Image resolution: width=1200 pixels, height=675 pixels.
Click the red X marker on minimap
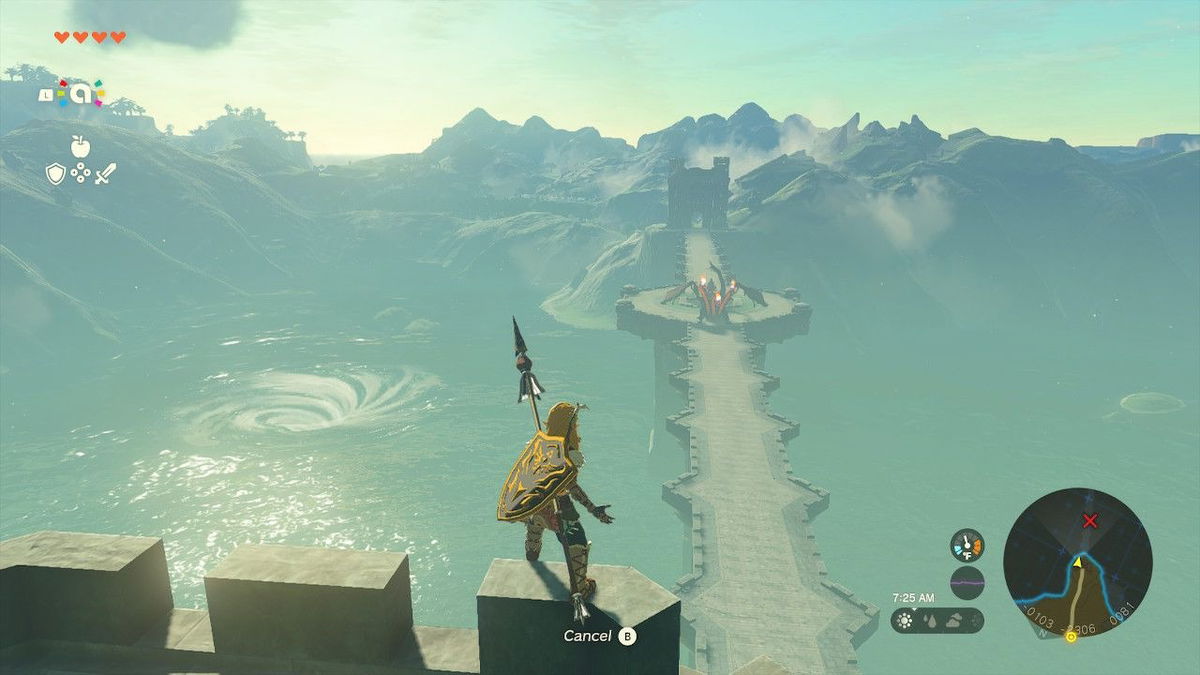tap(1090, 520)
